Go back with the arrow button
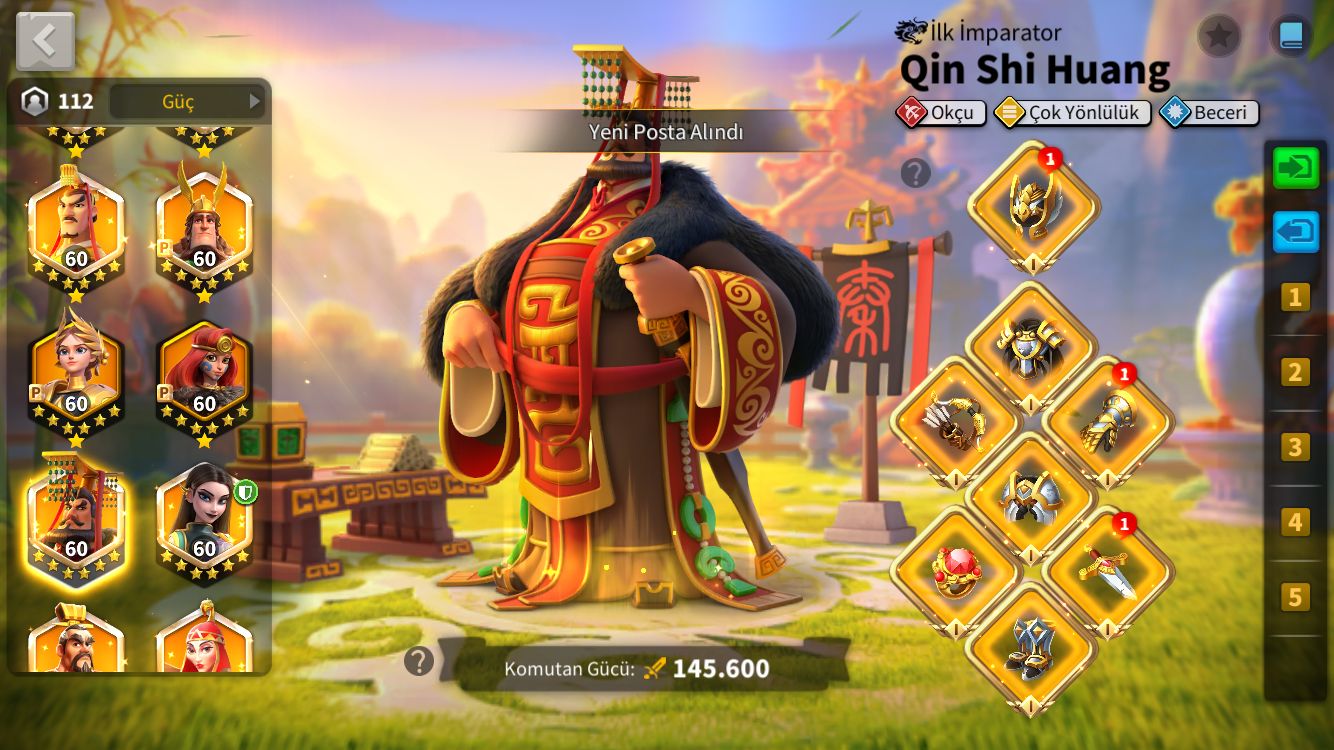The width and height of the screenshot is (1334, 750). click(x=45, y=41)
